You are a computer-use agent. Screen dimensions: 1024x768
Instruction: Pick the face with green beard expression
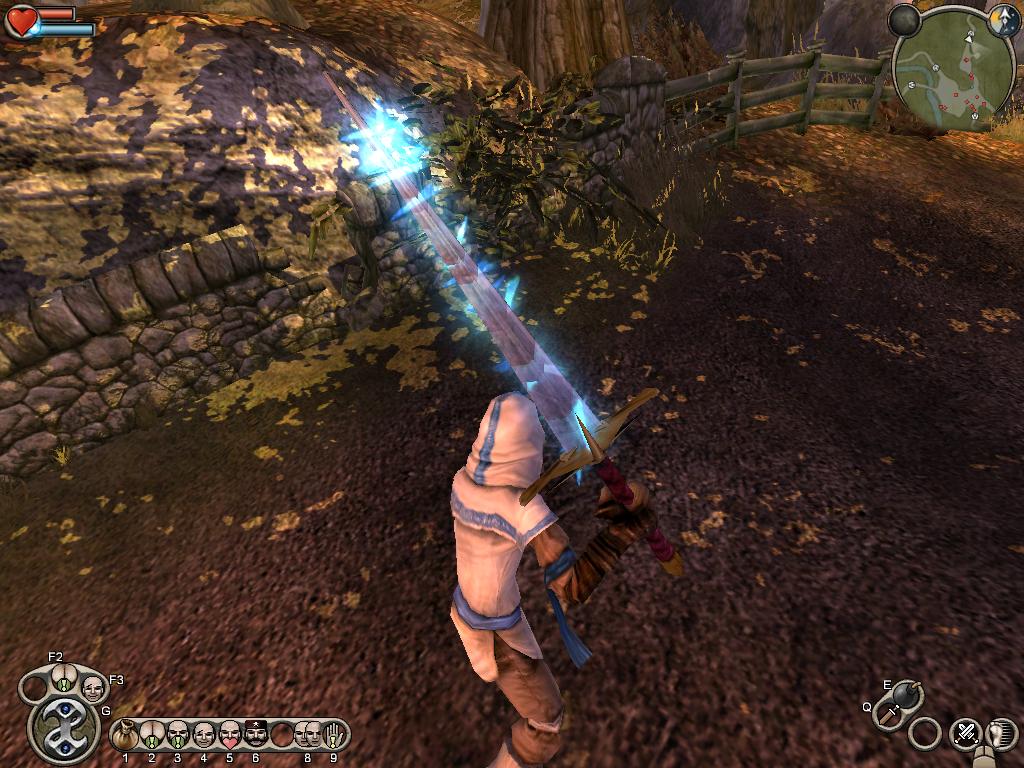[x=178, y=735]
